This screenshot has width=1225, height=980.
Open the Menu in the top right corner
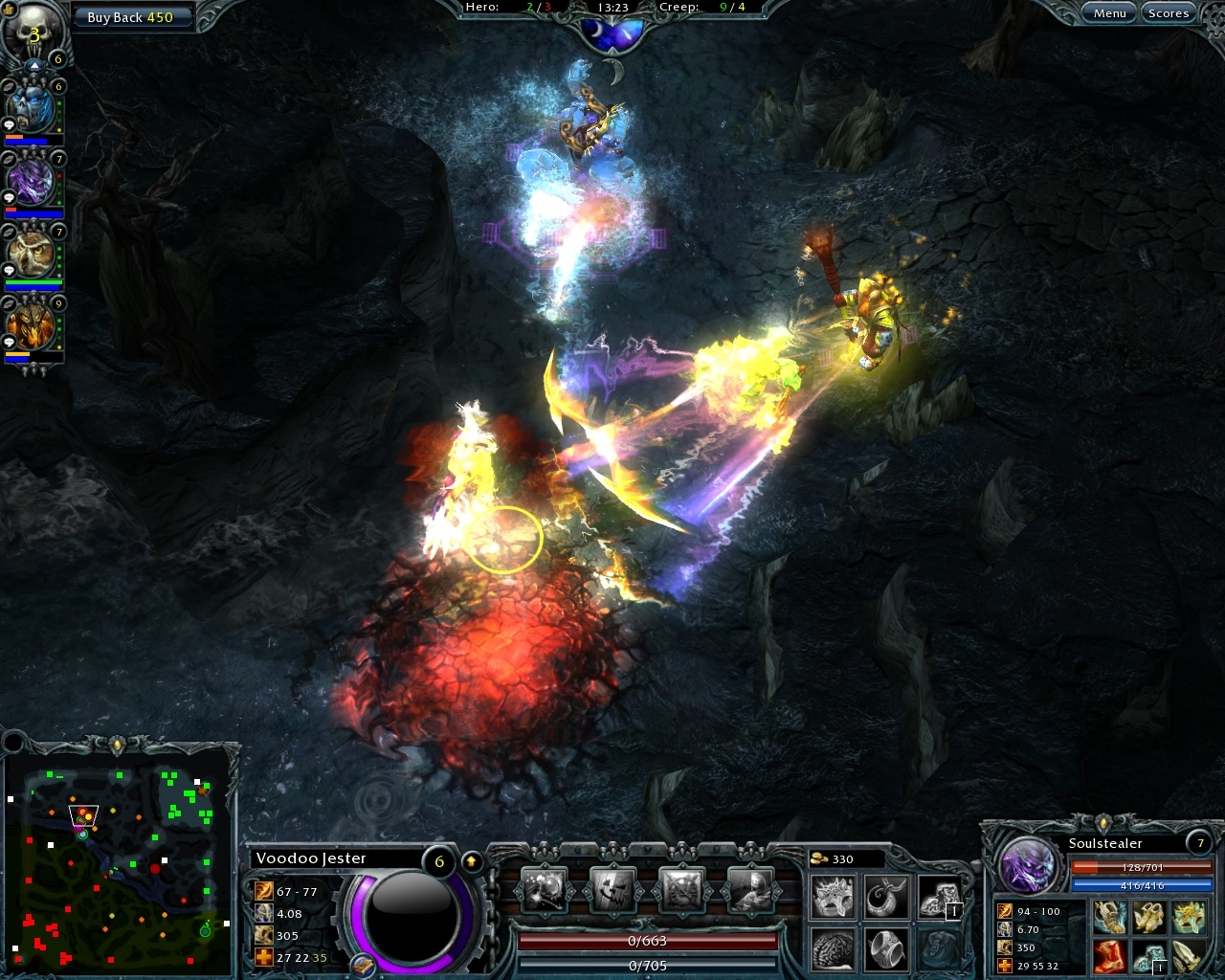coord(1109,12)
